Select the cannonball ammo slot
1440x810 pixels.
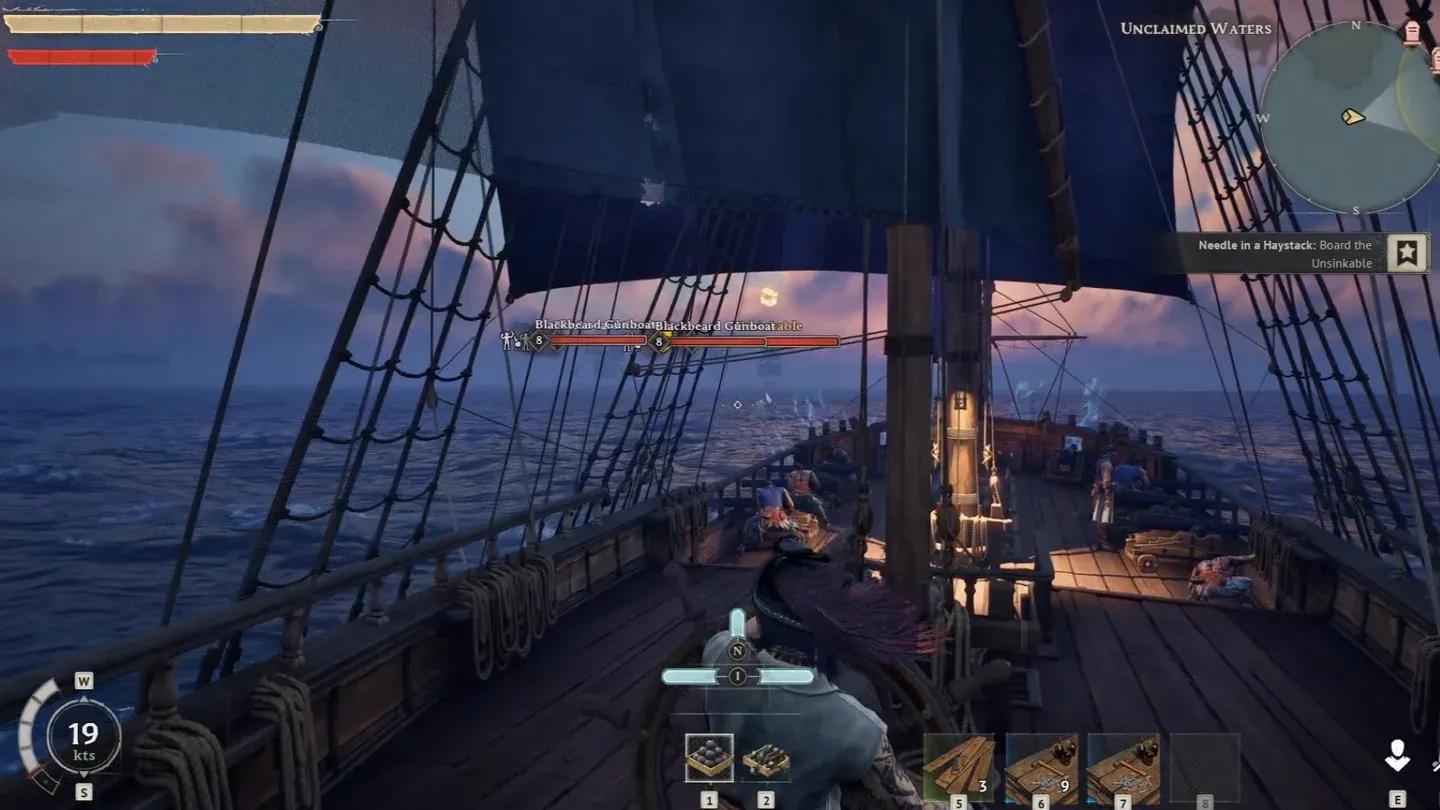709,758
